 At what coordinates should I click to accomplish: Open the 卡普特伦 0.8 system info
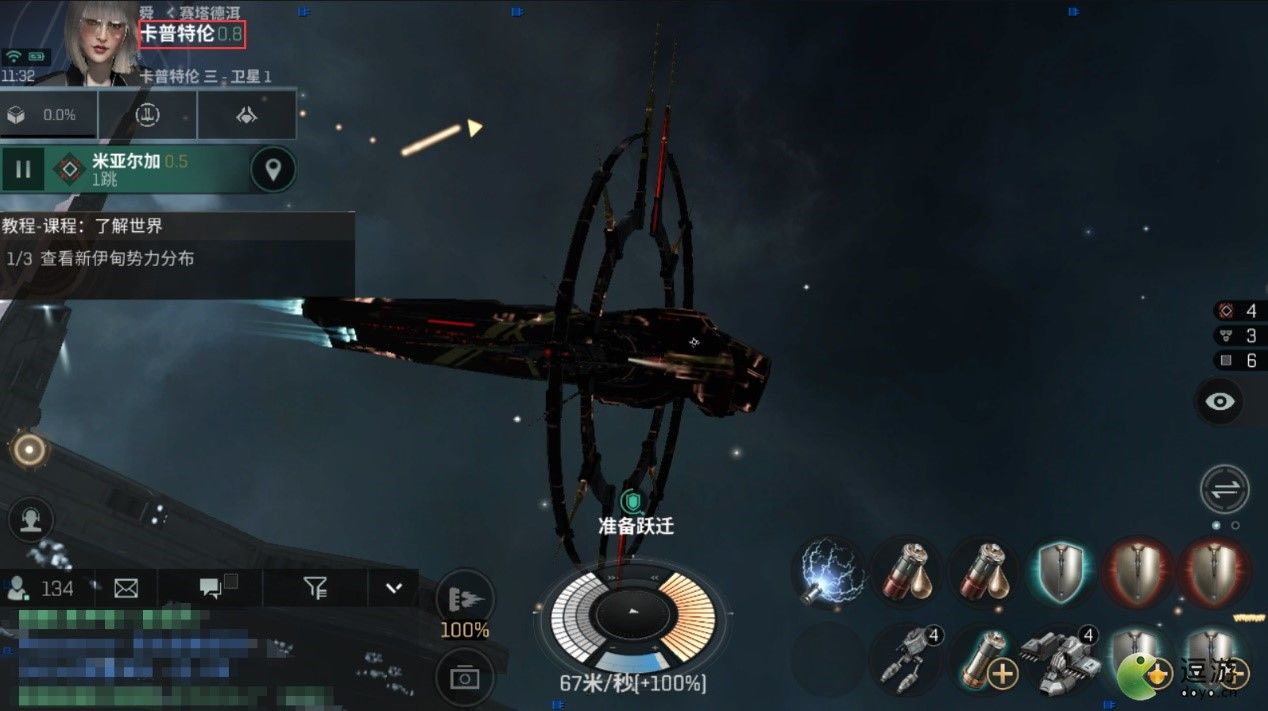pyautogui.click(x=191, y=34)
